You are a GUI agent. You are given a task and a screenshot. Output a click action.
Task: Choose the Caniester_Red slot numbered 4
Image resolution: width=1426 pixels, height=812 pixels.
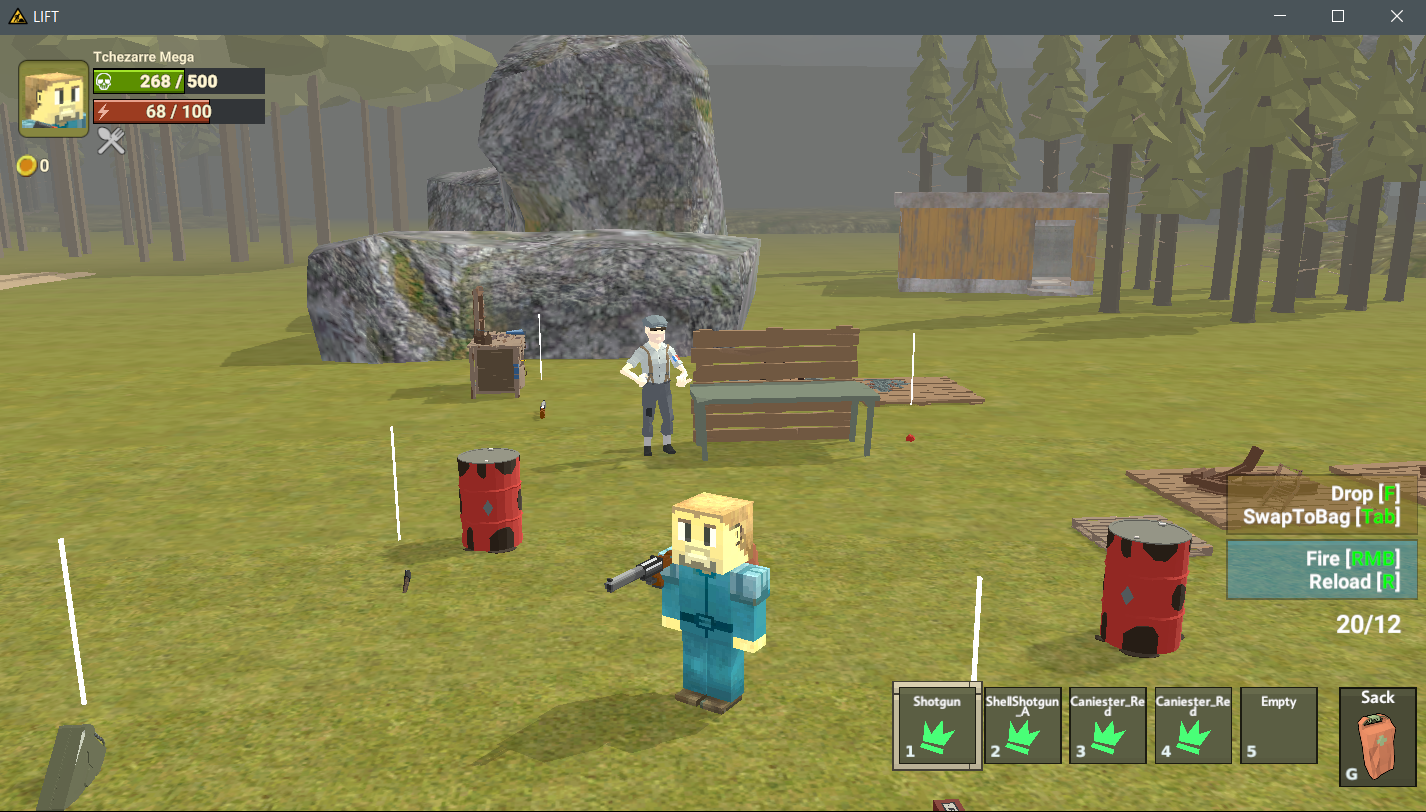[x=1193, y=727]
